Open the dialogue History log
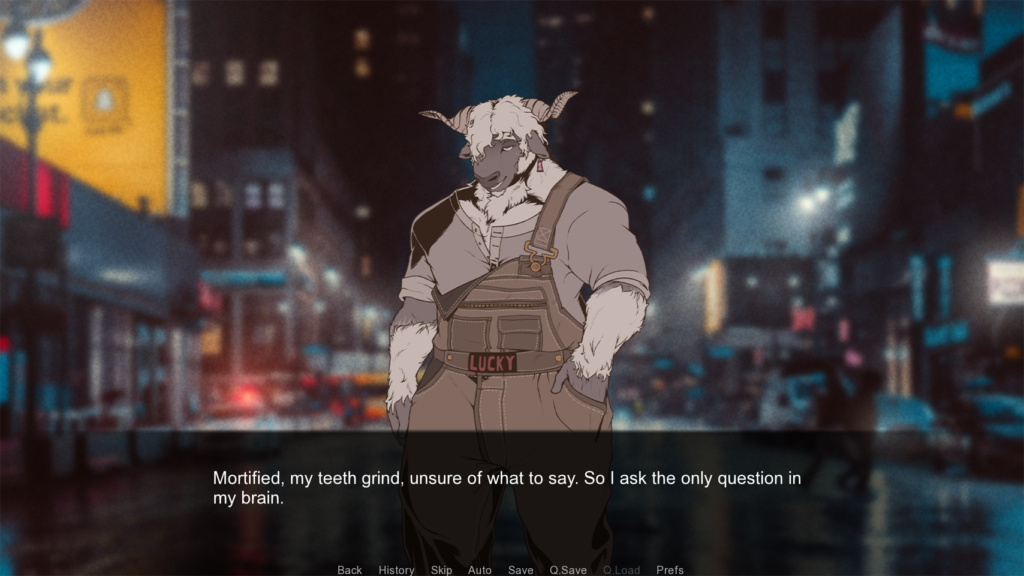1024x576 pixels. point(396,570)
